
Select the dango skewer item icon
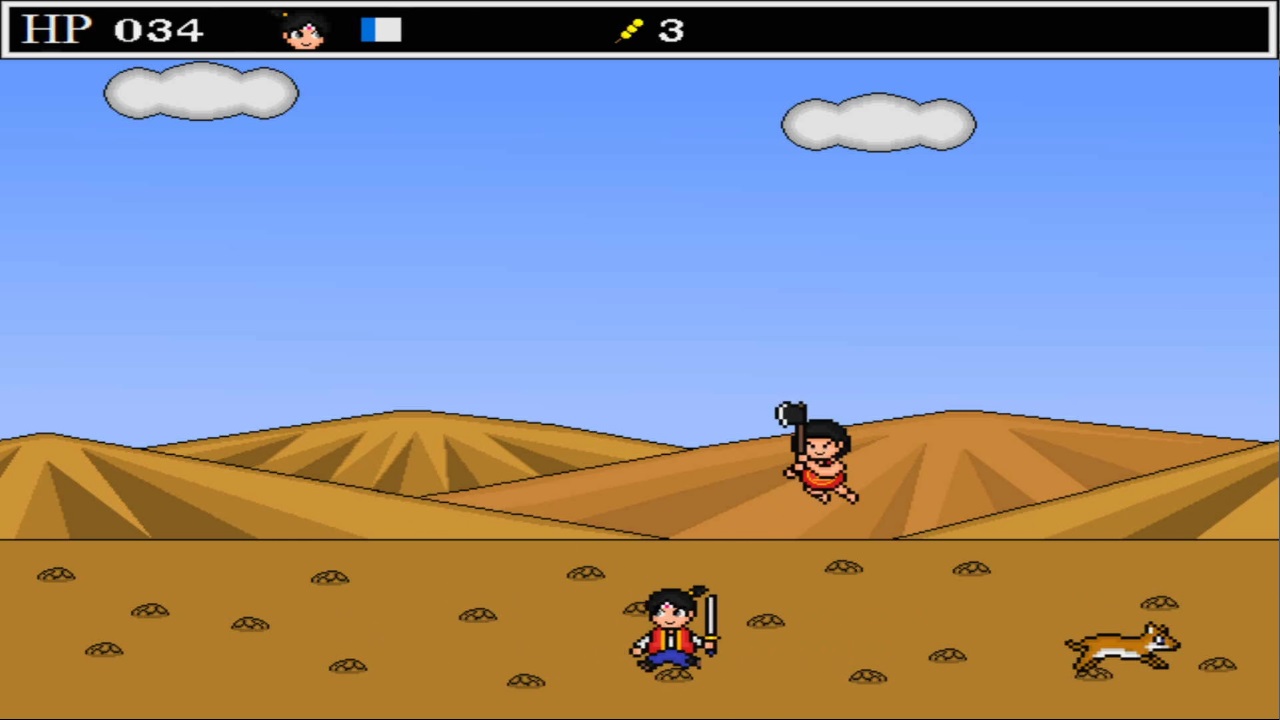(630, 29)
